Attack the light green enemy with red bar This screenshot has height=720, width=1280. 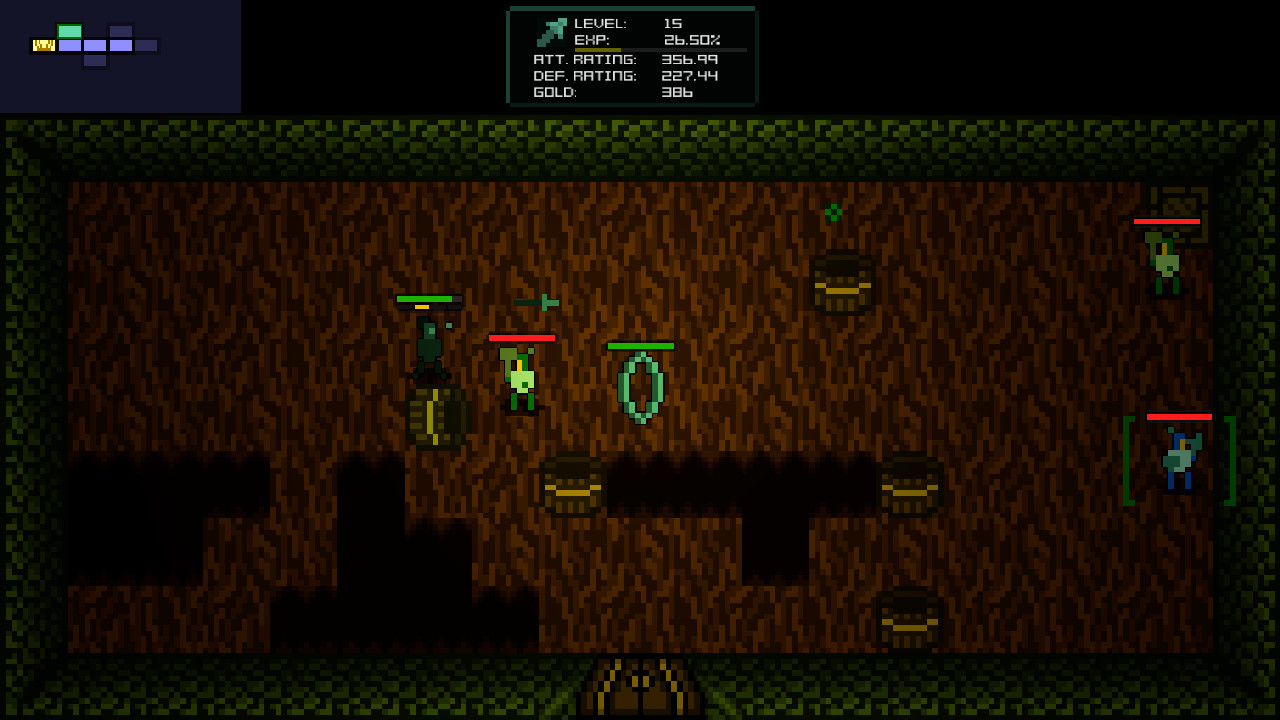tap(518, 375)
